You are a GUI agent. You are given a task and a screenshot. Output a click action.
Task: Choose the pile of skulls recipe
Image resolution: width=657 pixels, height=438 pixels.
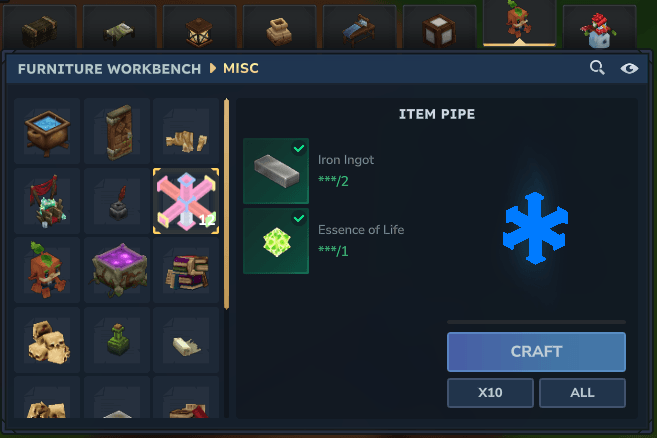[x=47, y=340]
